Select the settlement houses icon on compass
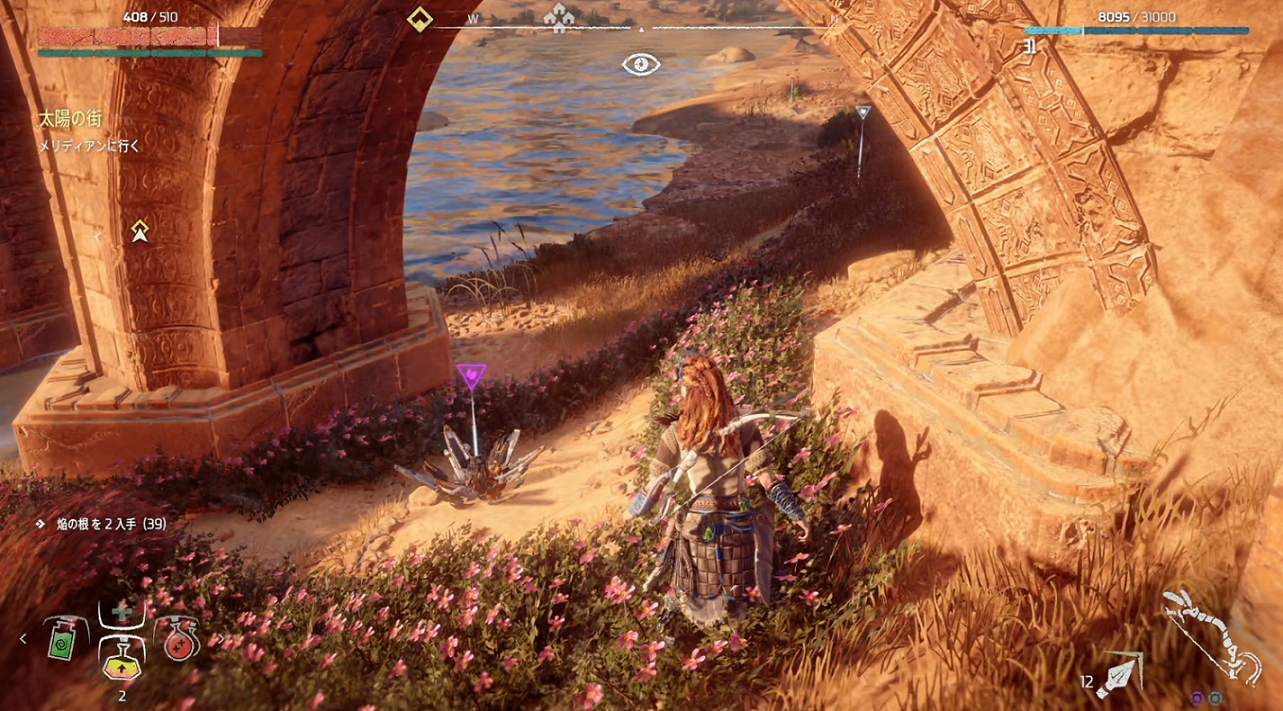Screen dimensions: 1283x711 pos(560,16)
